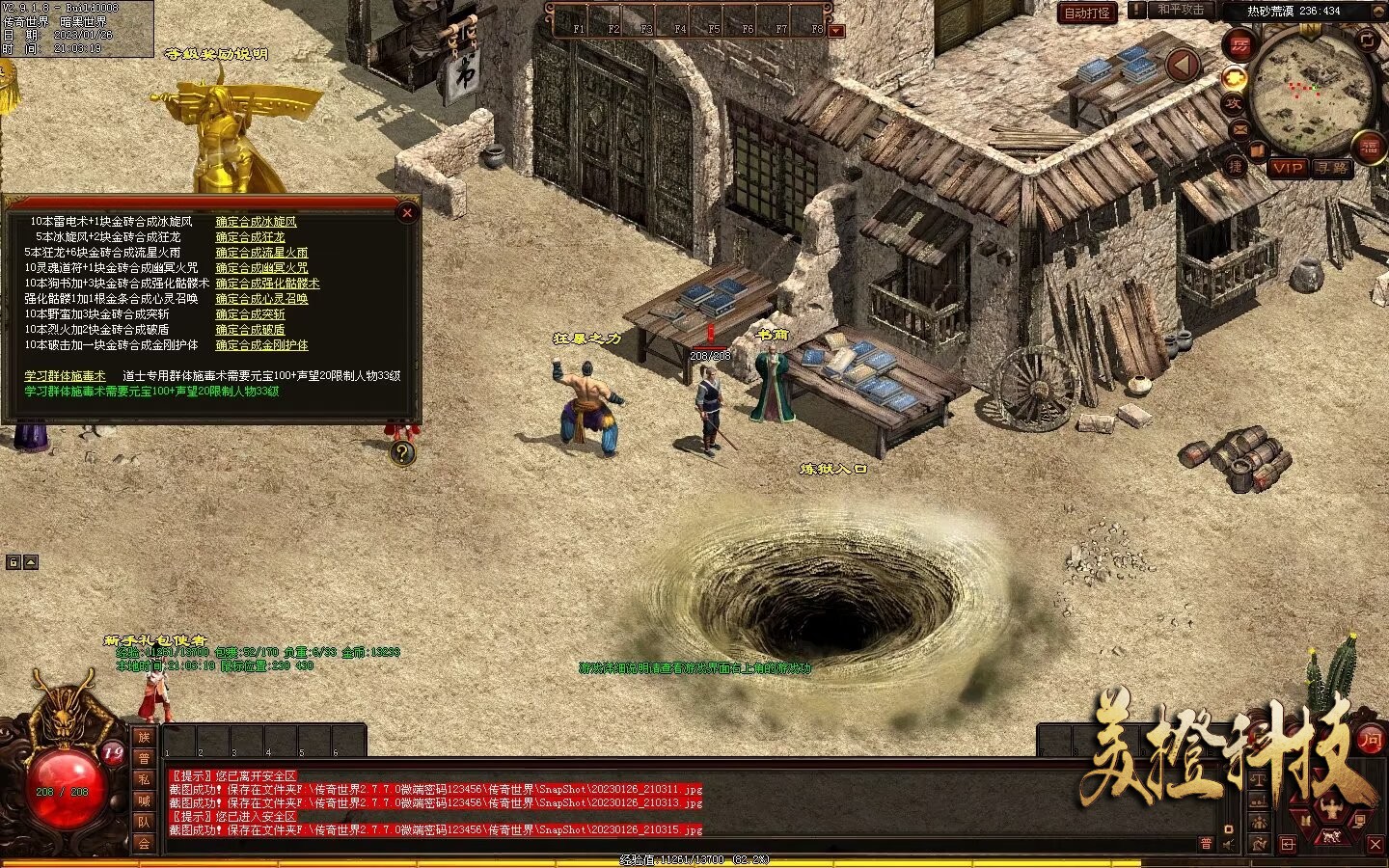Image resolution: width=1389 pixels, height=868 pixels.
Task: Open the book guide icon under the minimap
Action: click(1258, 149)
